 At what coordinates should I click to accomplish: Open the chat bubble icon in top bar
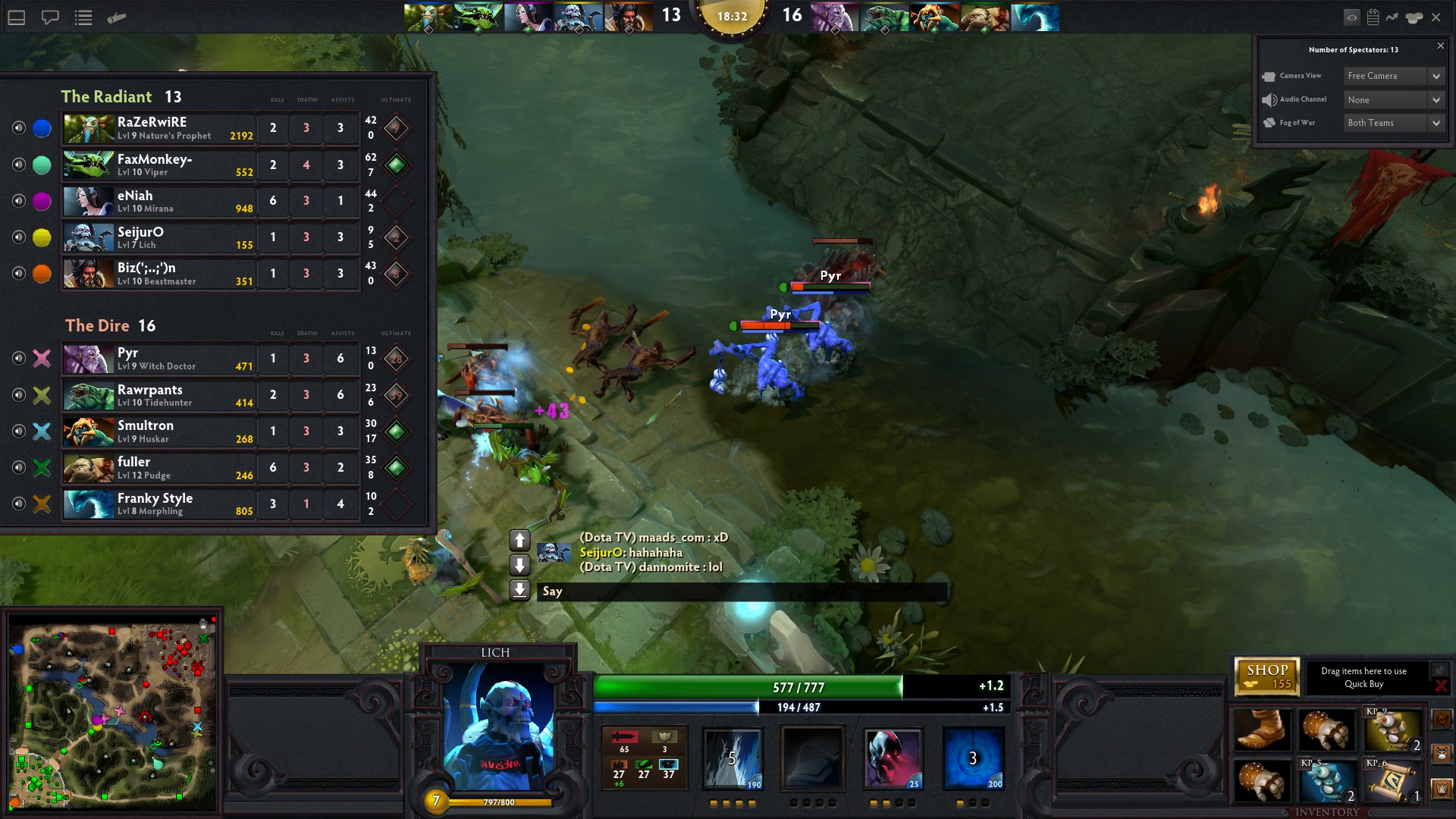[x=50, y=17]
